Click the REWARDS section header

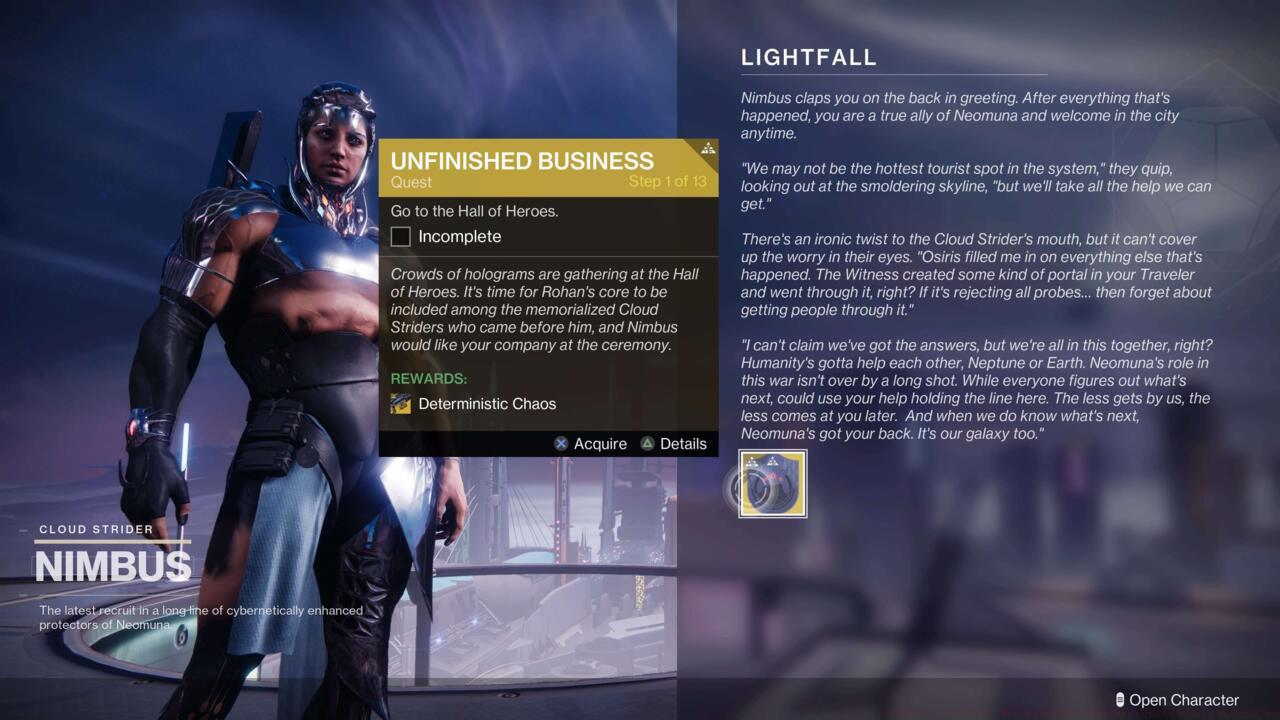[x=428, y=379]
